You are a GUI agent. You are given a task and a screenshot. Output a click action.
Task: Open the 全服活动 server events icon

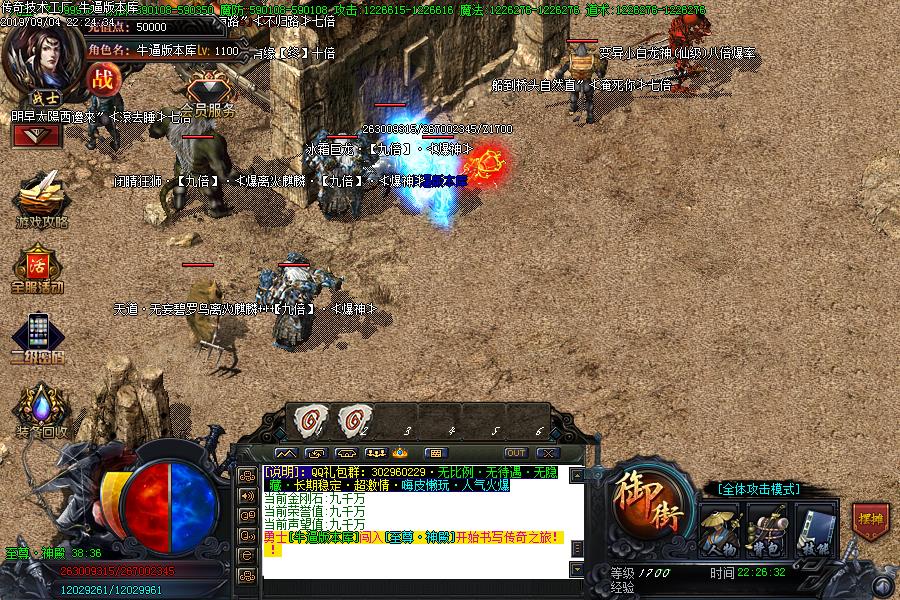(38, 266)
